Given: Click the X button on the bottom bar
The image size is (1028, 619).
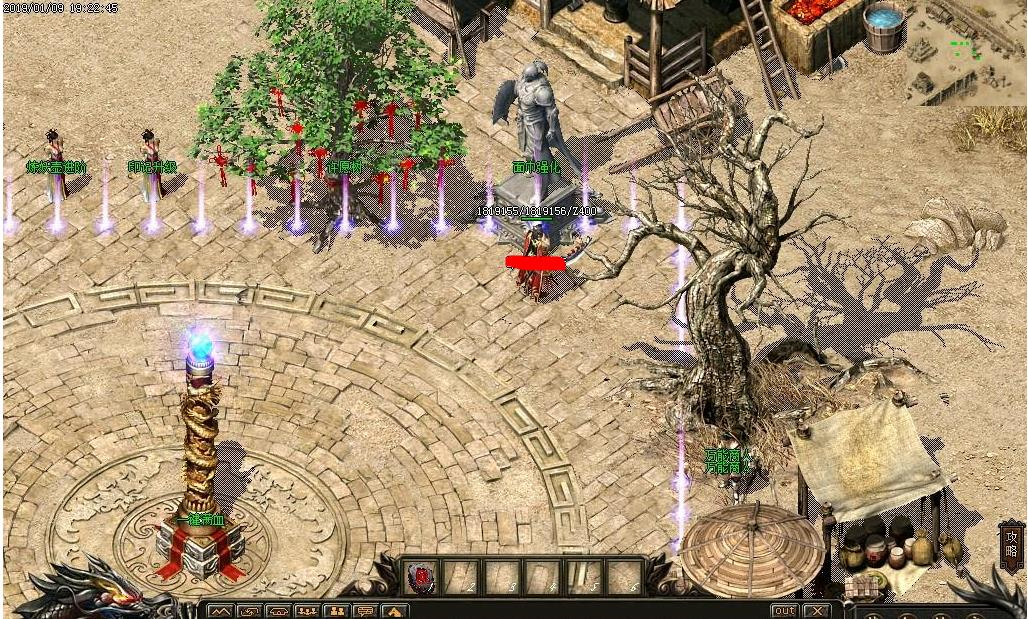Looking at the screenshot, I should tap(817, 610).
